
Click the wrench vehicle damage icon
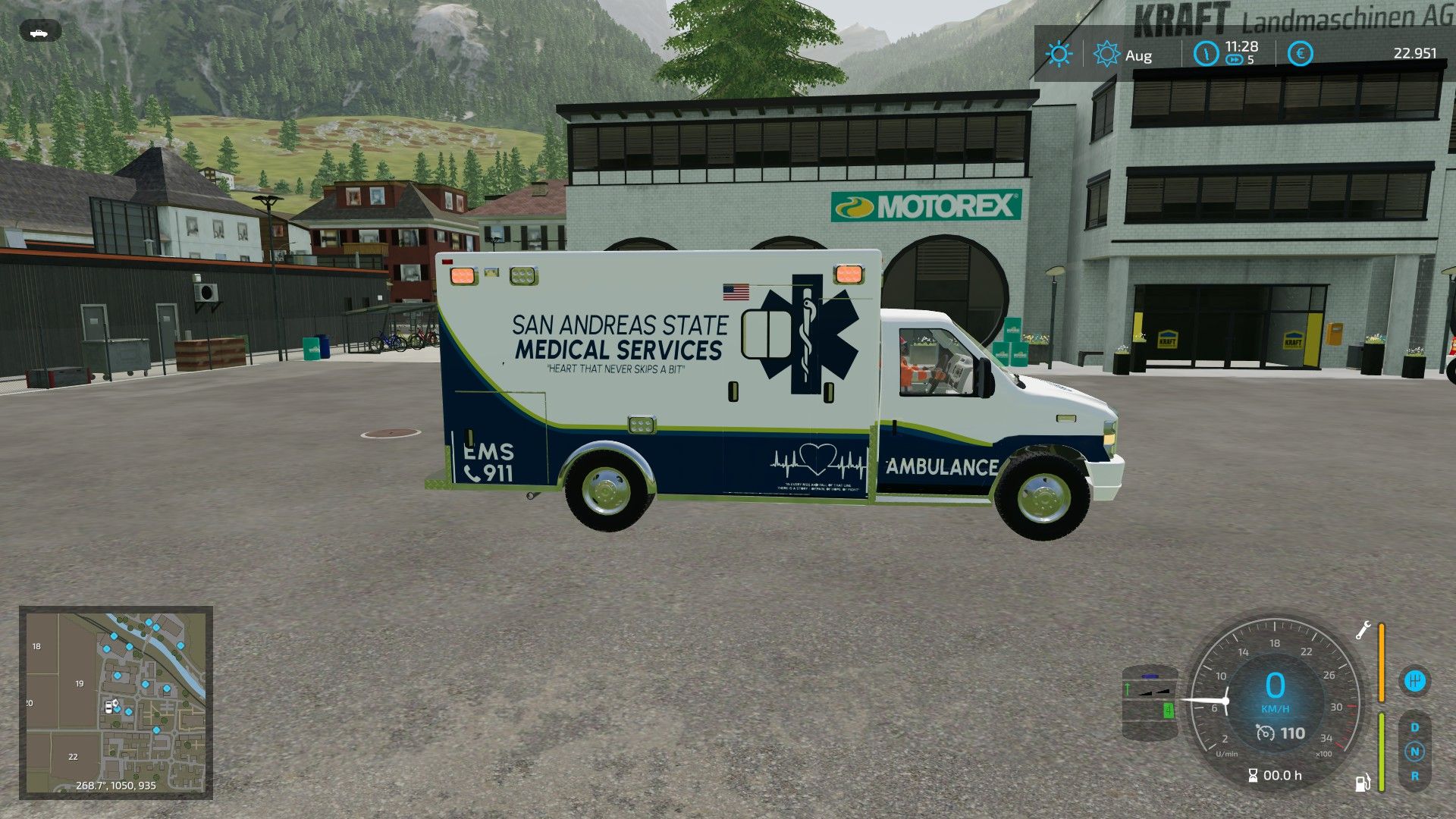tap(1363, 630)
